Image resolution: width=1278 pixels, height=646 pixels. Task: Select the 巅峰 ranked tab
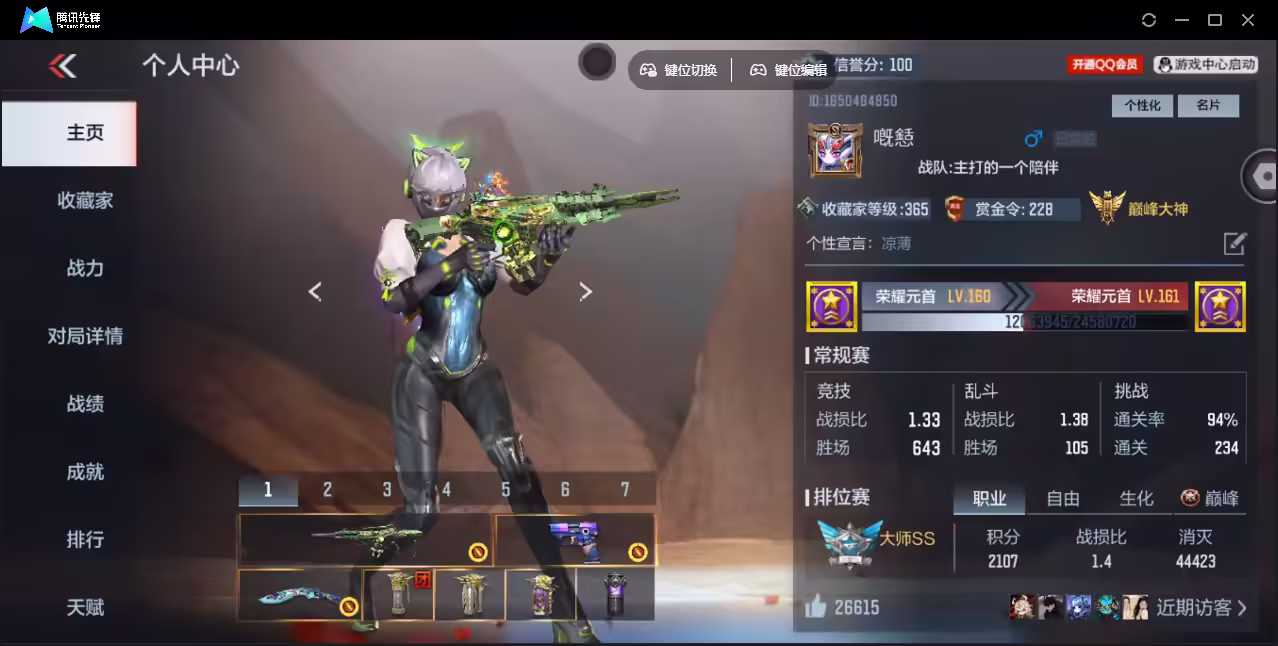click(1210, 498)
